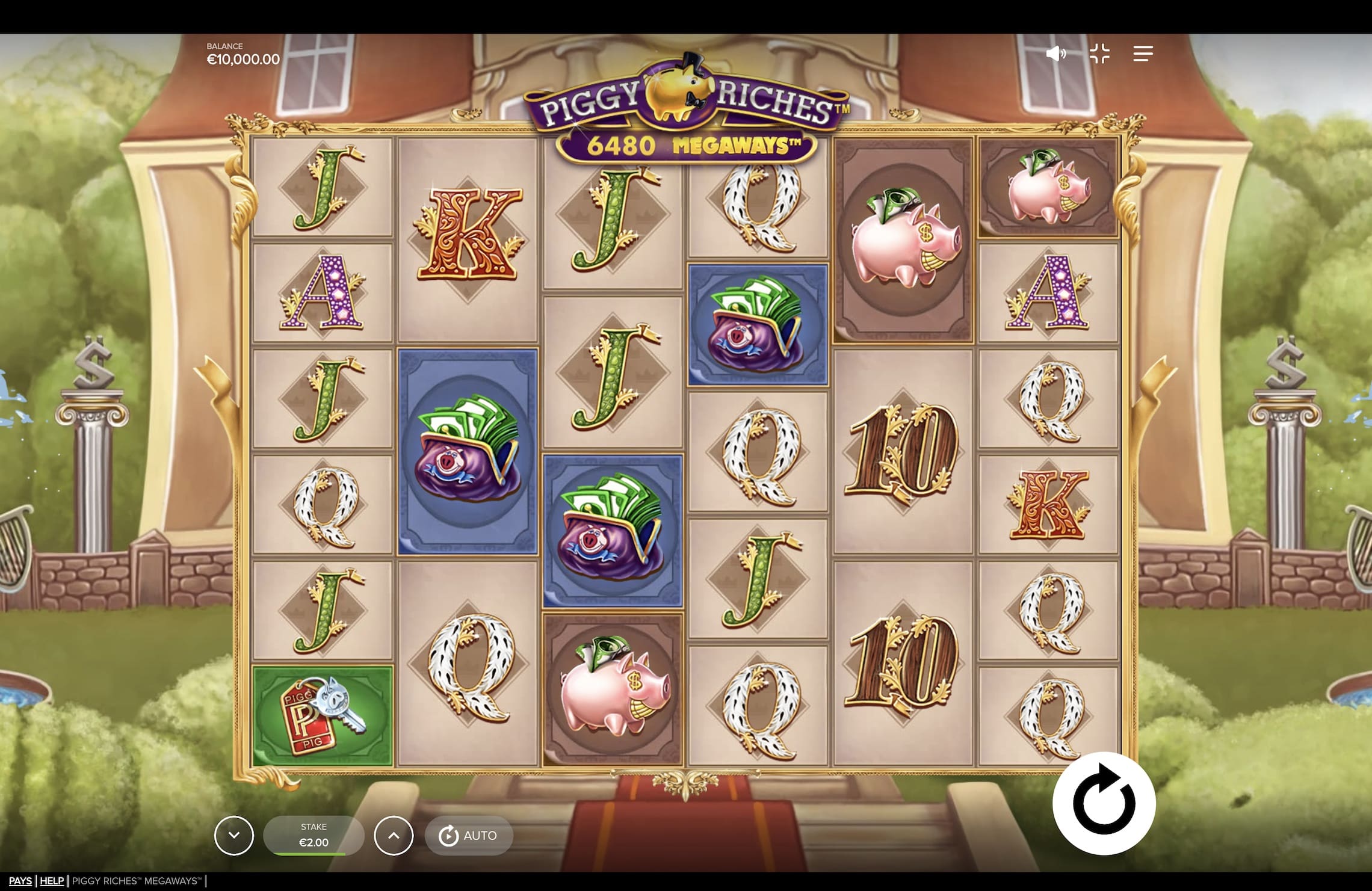Mute the game sound via speaker icon

tap(1056, 54)
